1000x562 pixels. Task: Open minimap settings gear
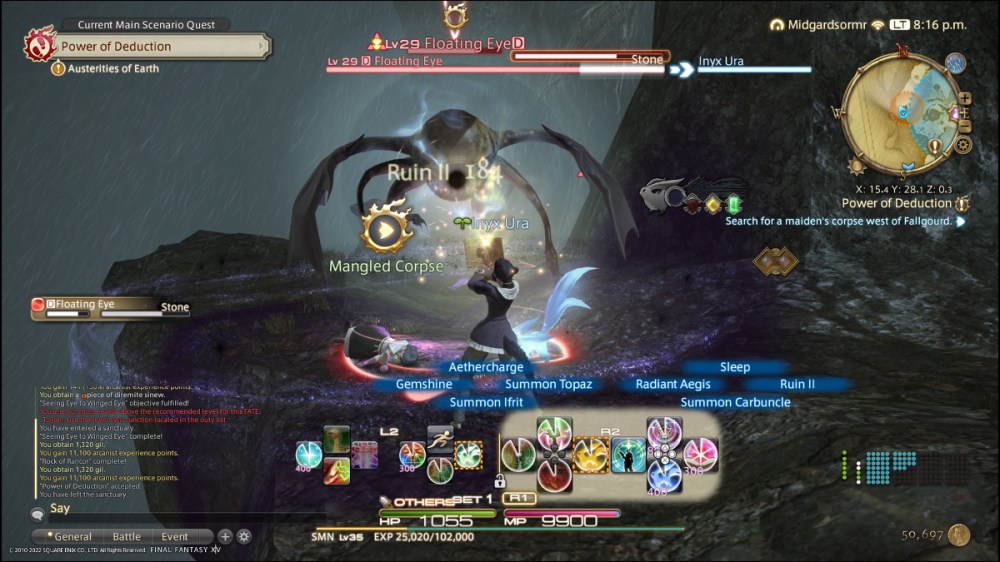(963, 145)
